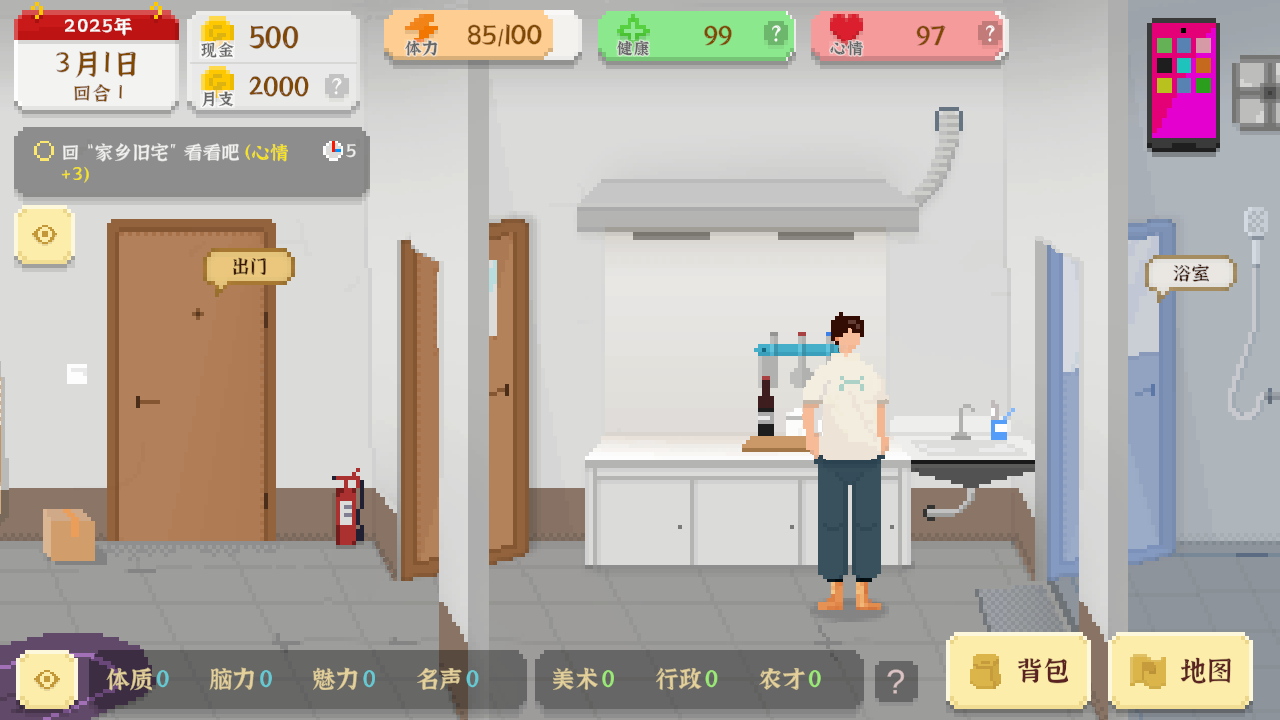
Task: Toggle the eye icon below the quest panel
Action: click(44, 236)
